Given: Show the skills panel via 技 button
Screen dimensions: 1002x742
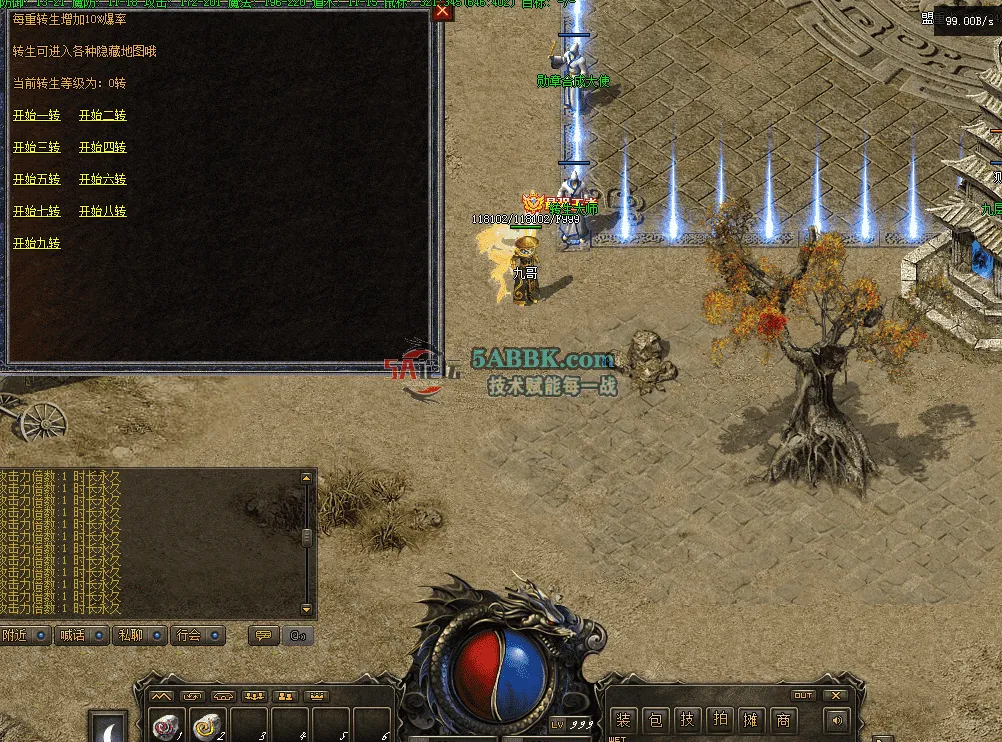Looking at the screenshot, I should point(687,720).
